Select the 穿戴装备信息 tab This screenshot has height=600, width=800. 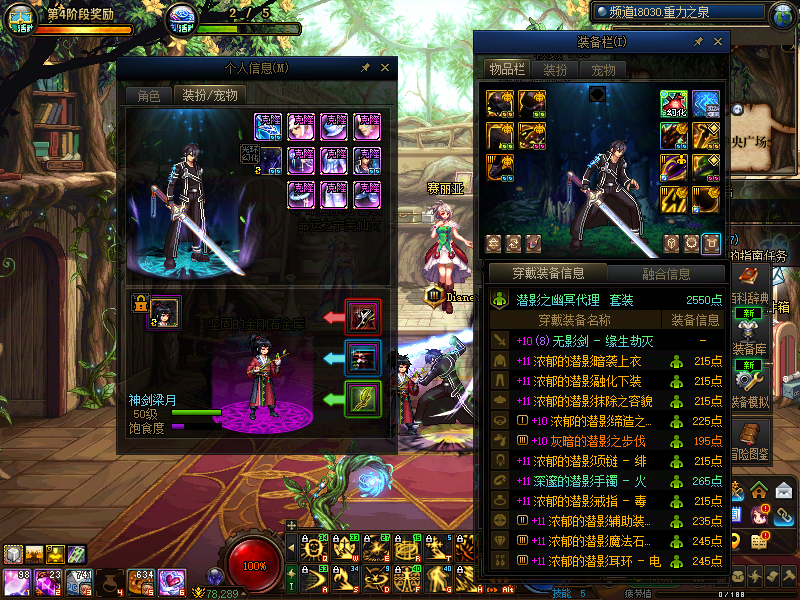(548, 273)
